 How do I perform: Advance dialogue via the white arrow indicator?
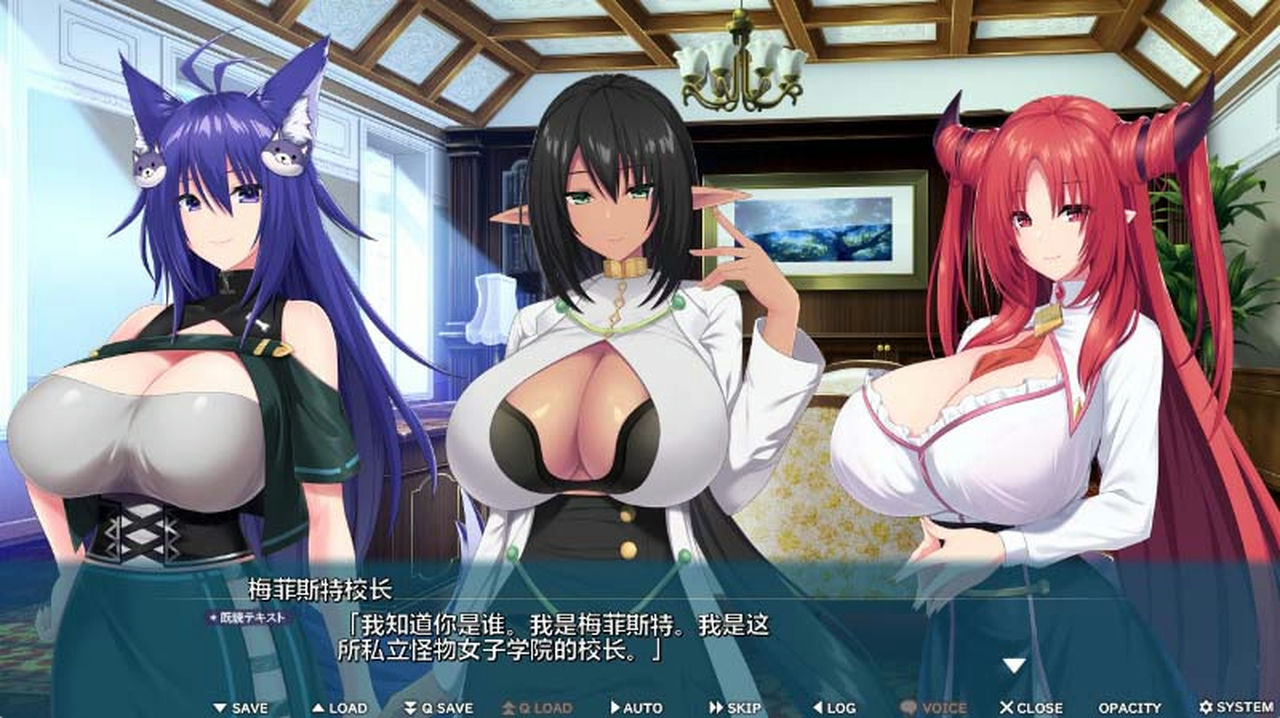point(1014,665)
